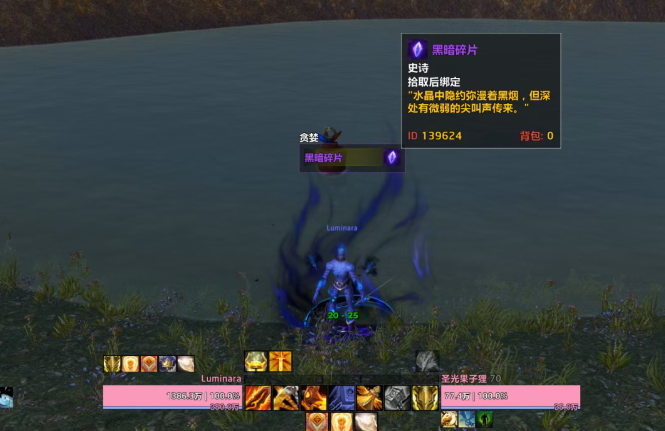Screen dimensions: 665x431
Task: Click the white pearl buff icon
Action: click(x=186, y=364)
